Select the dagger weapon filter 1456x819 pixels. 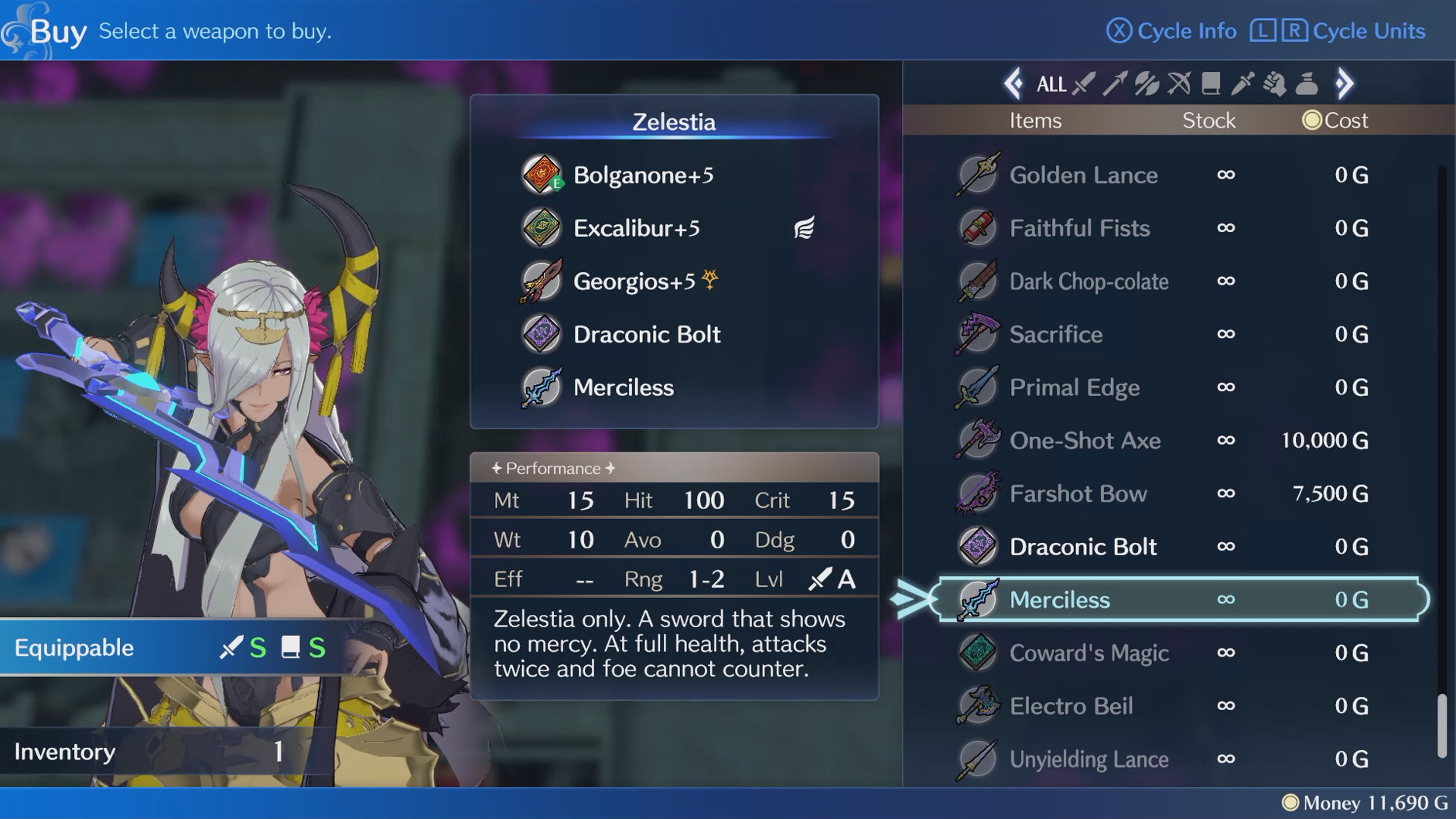coord(1242,84)
